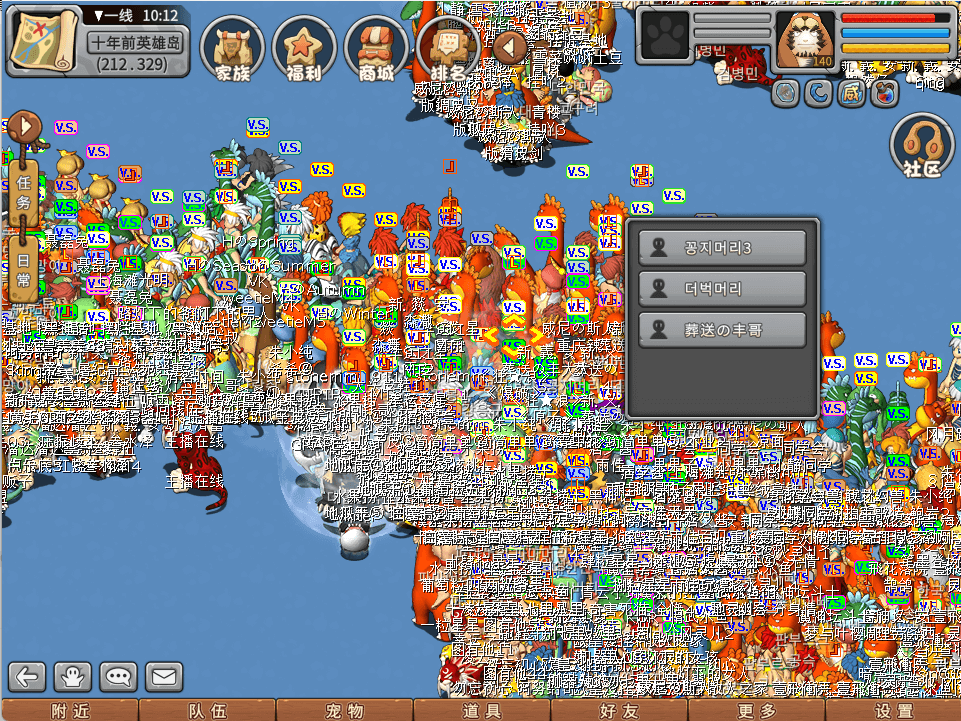
Task: Select player 꽁지머리3 from the list
Action: pos(722,249)
